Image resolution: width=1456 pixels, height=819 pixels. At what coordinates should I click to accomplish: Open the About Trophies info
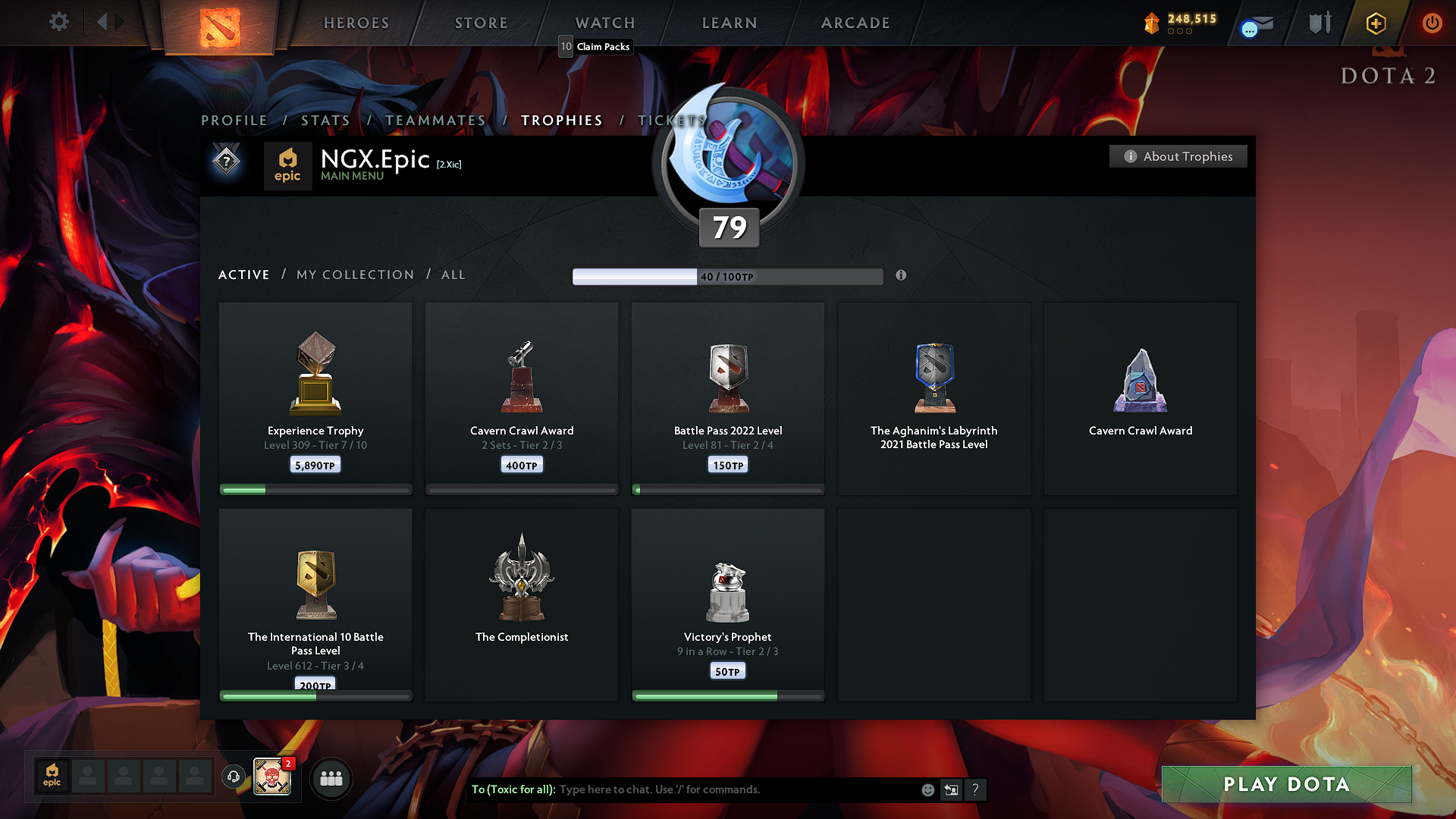pyautogui.click(x=1178, y=156)
